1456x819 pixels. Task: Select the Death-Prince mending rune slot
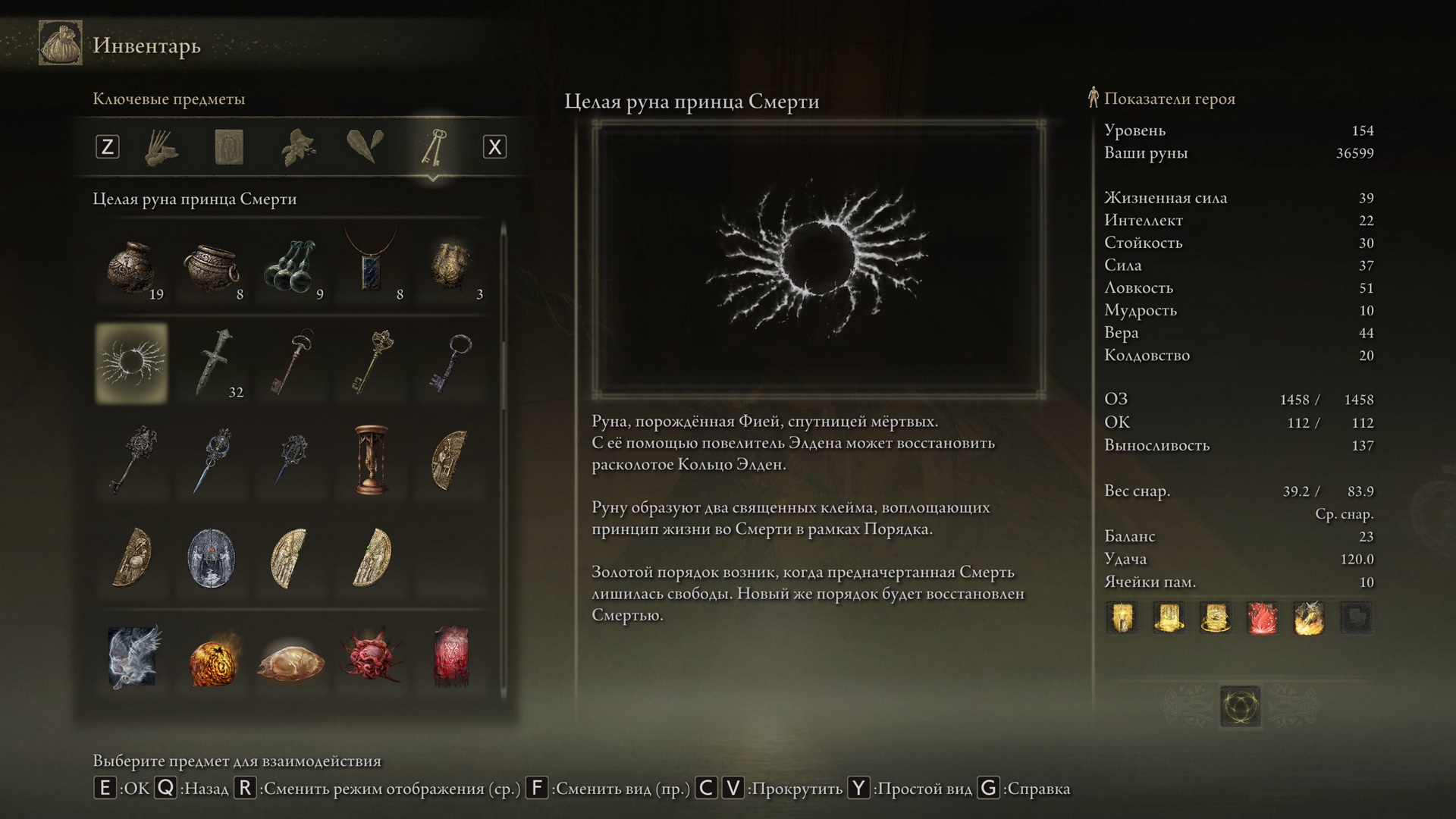point(132,363)
